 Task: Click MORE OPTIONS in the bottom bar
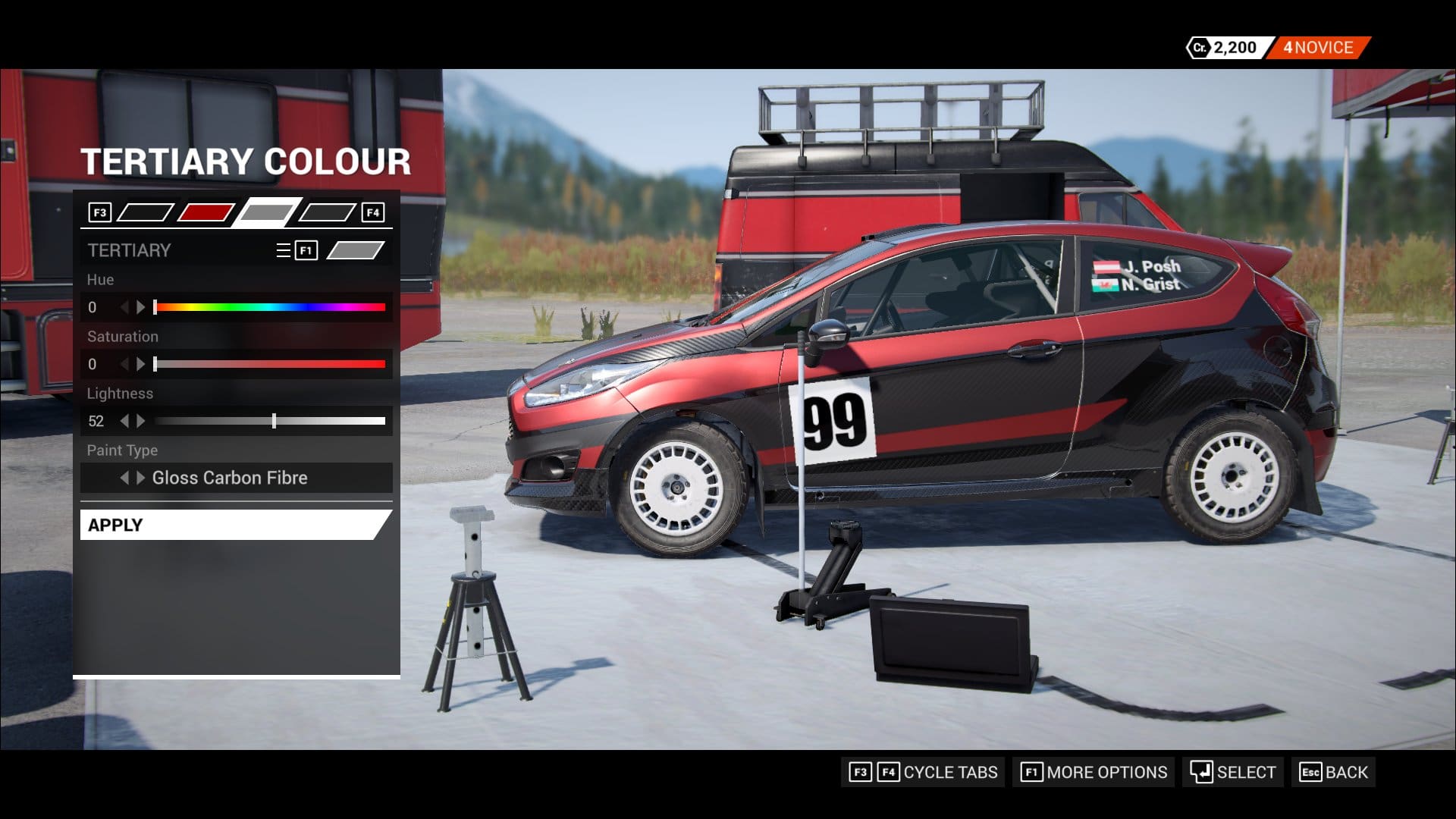(1094, 772)
